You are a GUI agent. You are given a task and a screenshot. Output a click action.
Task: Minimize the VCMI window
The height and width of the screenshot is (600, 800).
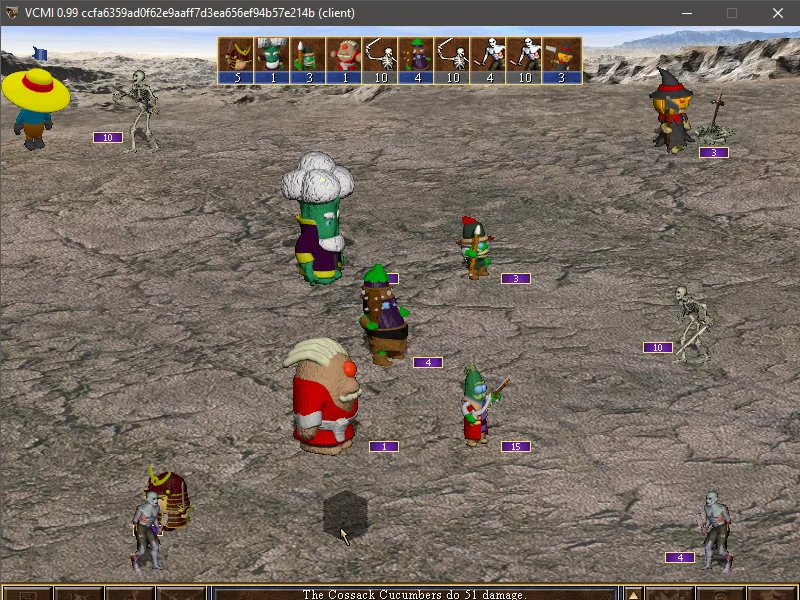[686, 13]
